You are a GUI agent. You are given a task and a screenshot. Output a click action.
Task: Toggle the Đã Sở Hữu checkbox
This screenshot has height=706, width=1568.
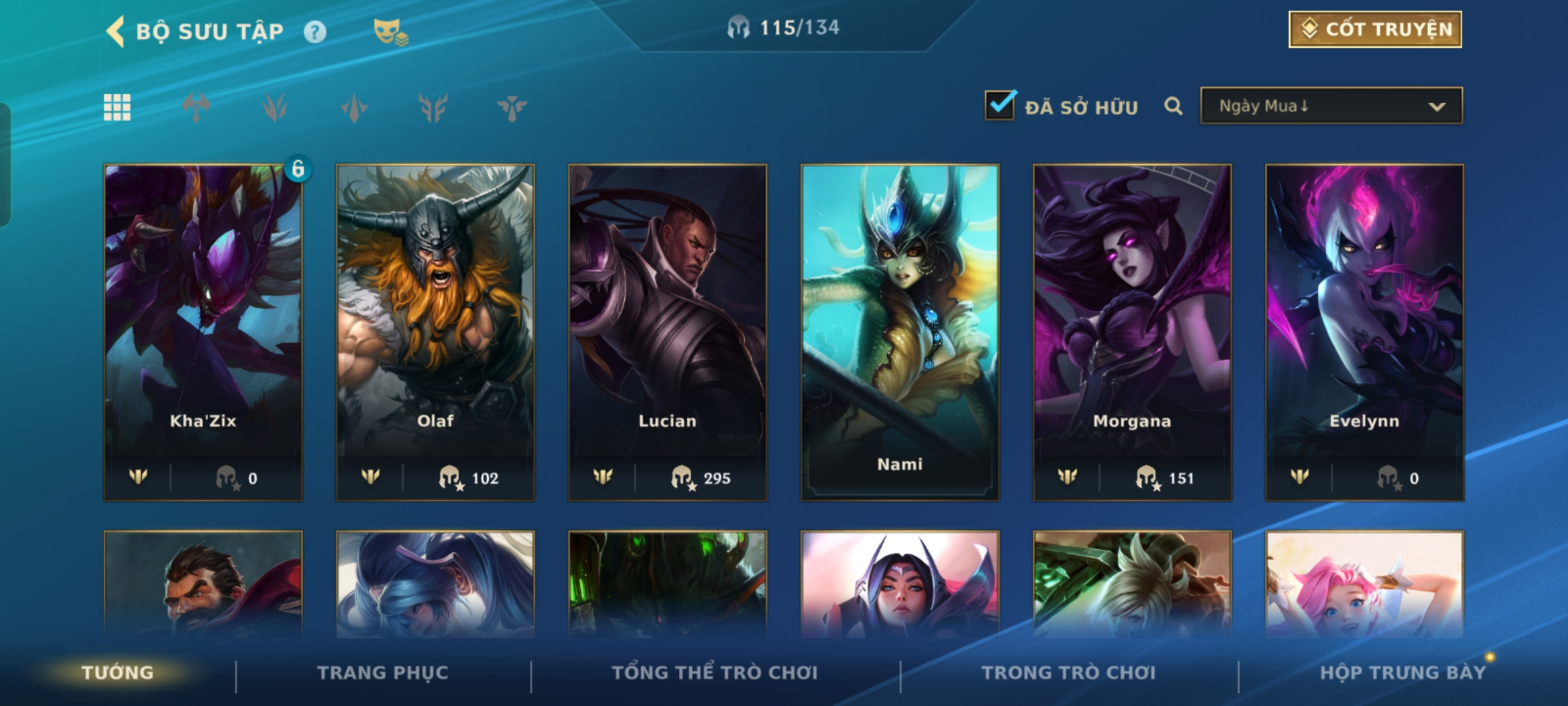coord(1000,105)
